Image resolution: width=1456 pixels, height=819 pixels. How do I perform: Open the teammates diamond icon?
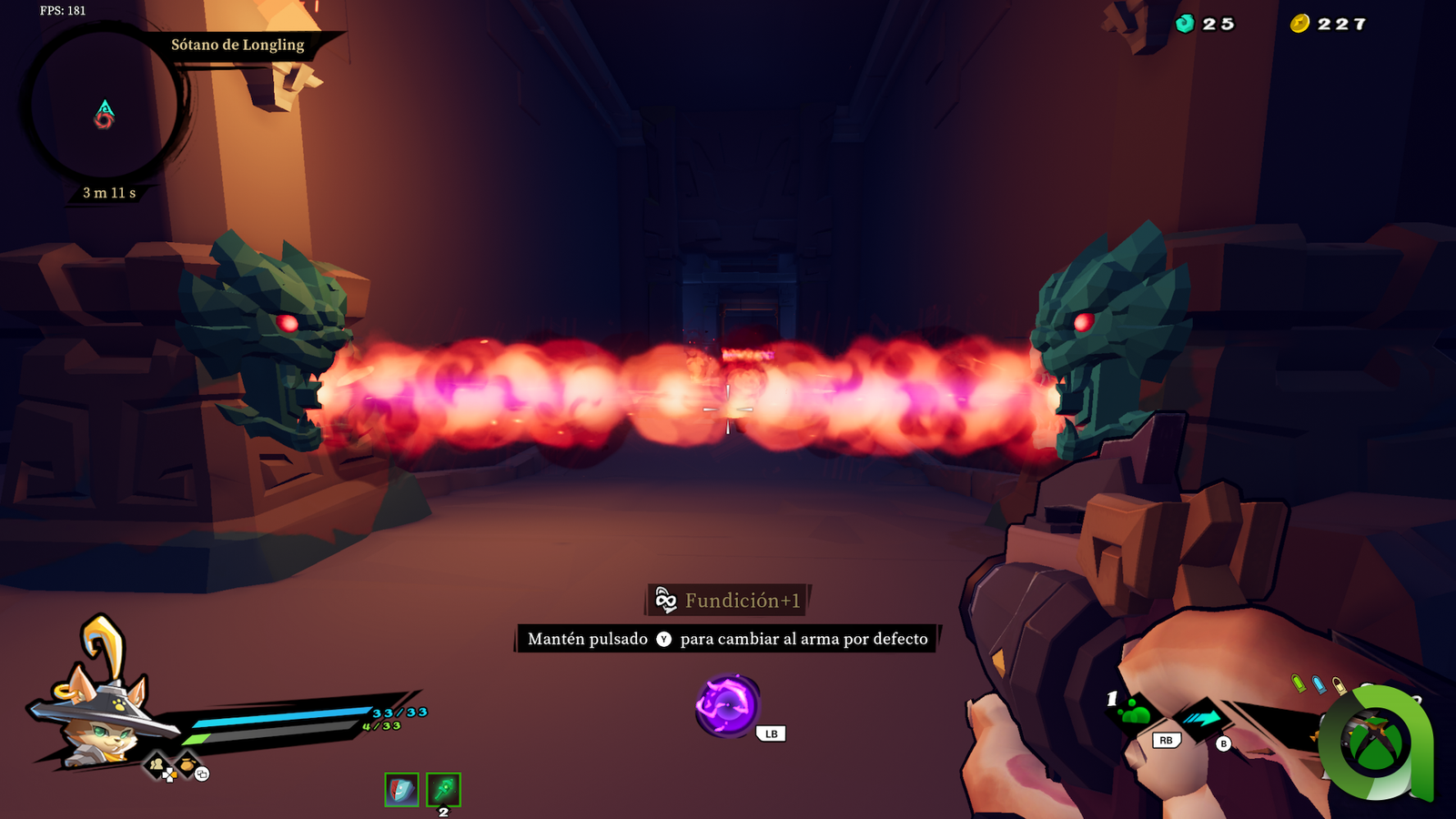[157, 764]
